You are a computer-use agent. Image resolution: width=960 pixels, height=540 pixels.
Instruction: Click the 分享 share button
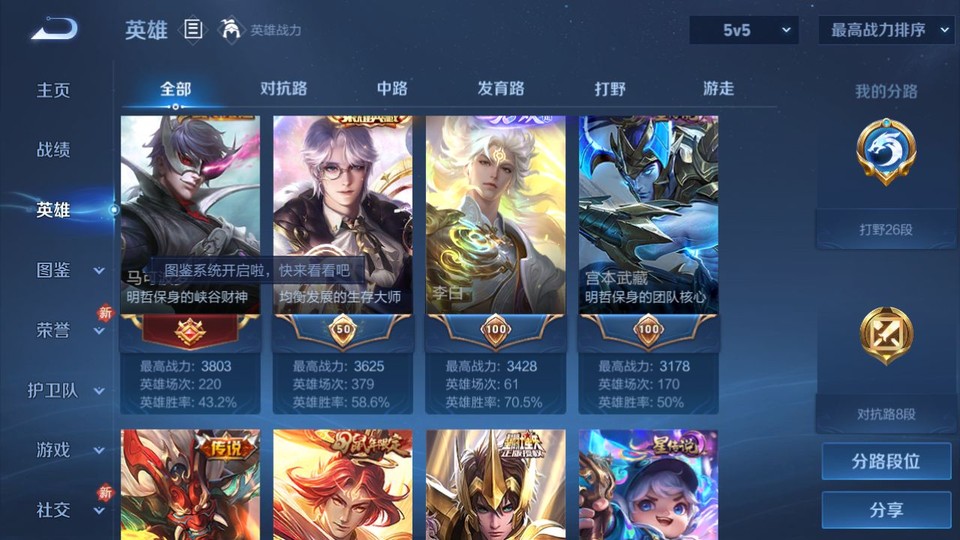tap(886, 510)
